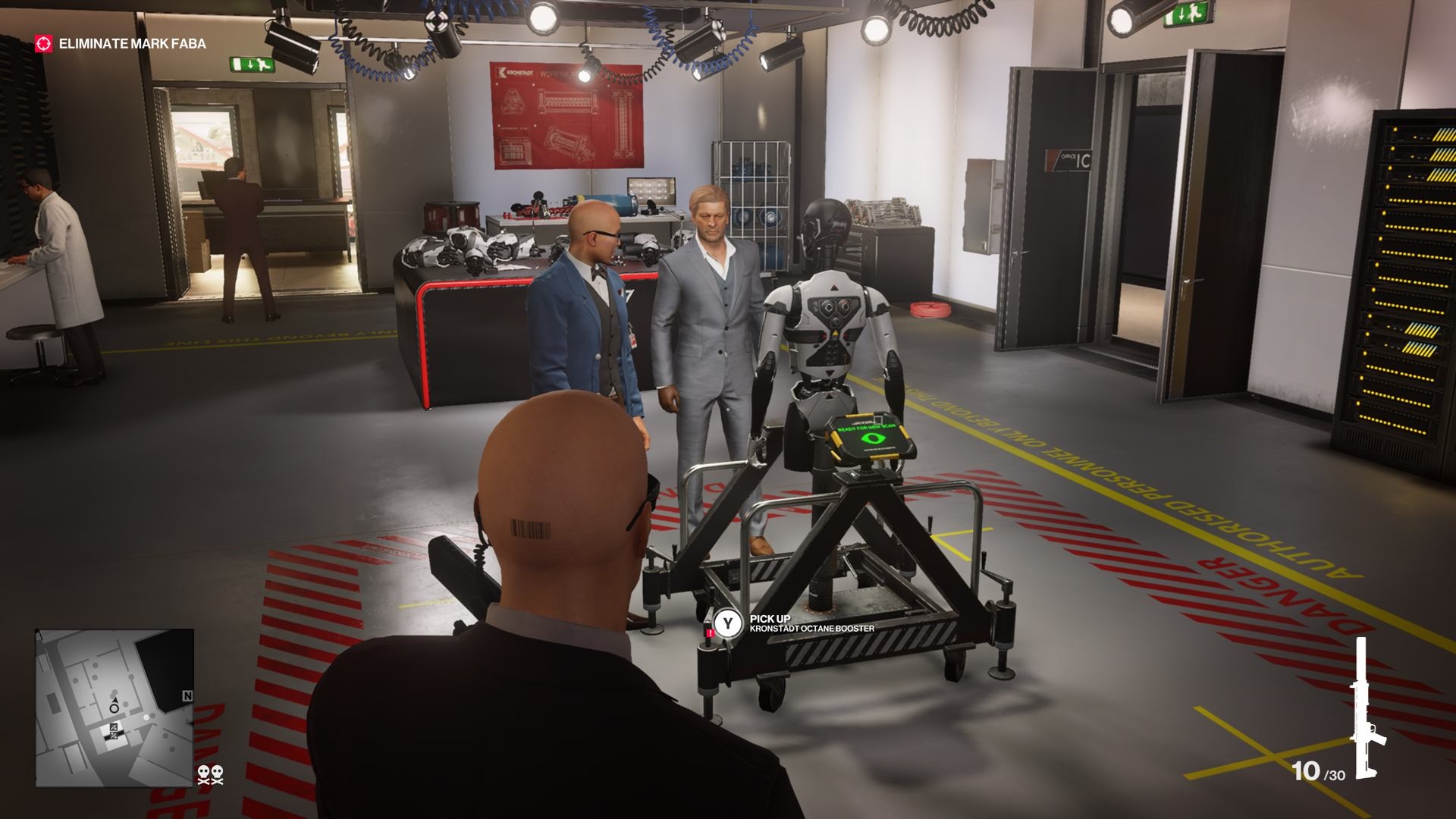The height and width of the screenshot is (819, 1456).
Task: Select the assault rifle icon above the ammo count
Action: [x=1365, y=705]
